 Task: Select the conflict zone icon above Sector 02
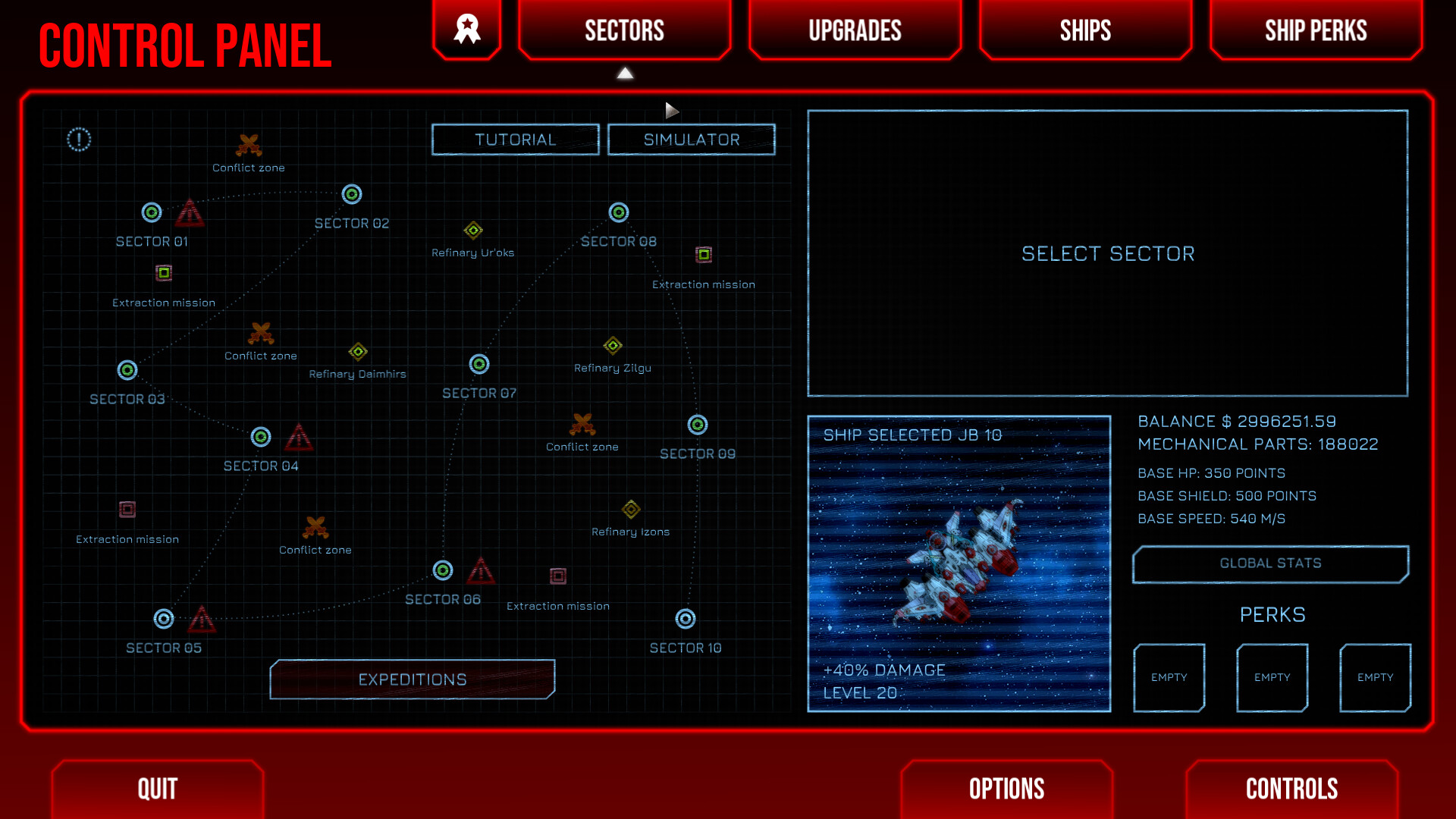(249, 144)
